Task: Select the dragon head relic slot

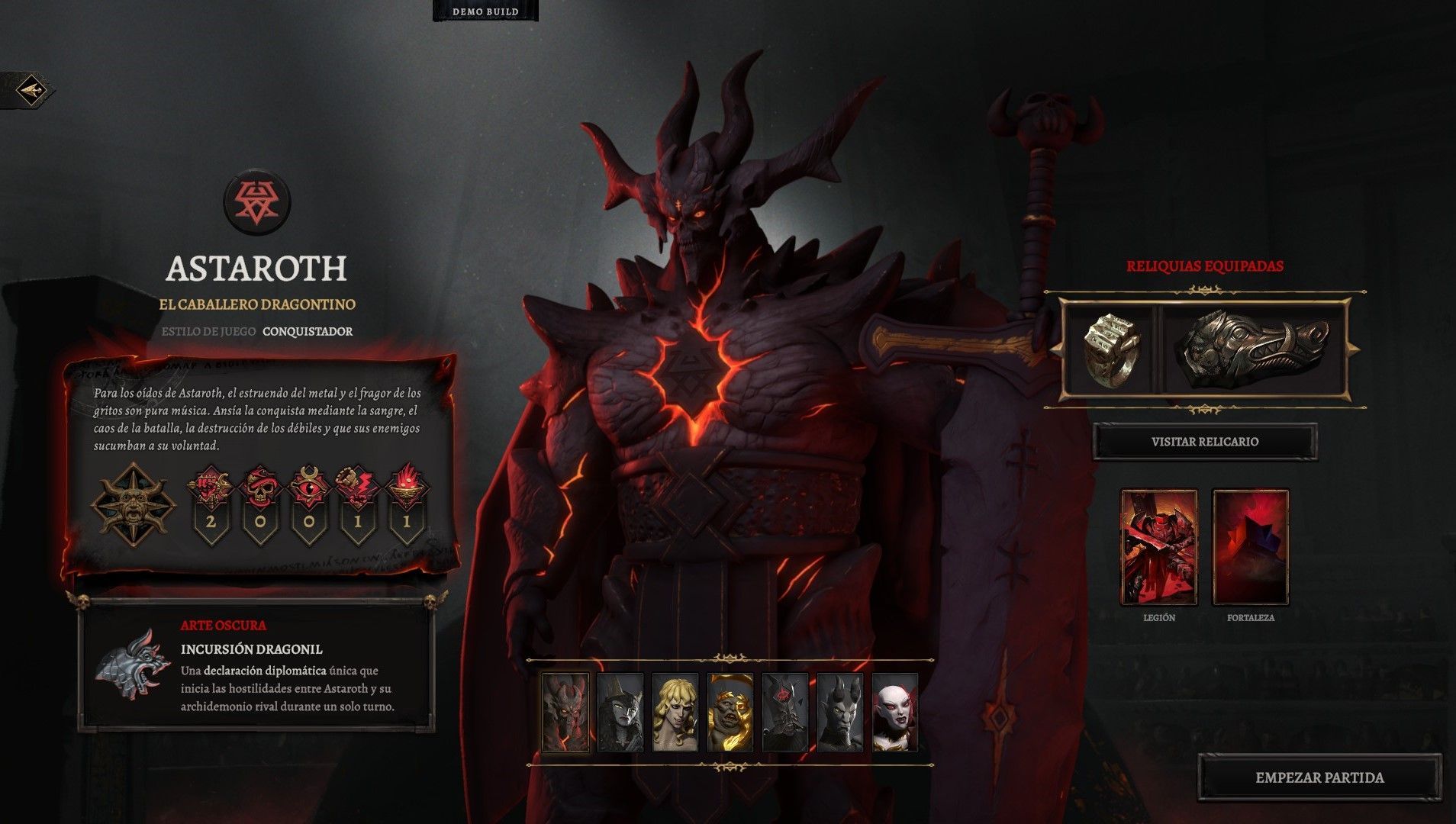Action: pos(1255,349)
